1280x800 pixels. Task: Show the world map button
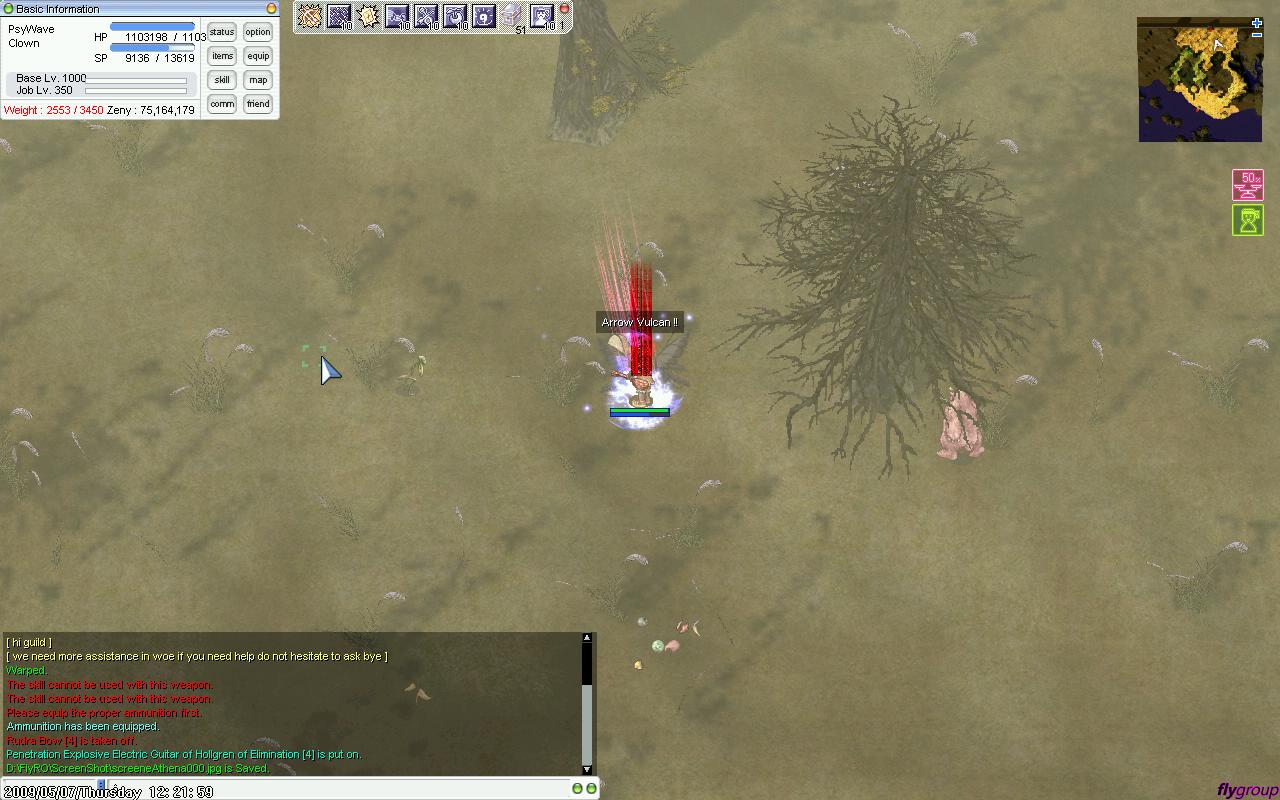click(x=258, y=80)
